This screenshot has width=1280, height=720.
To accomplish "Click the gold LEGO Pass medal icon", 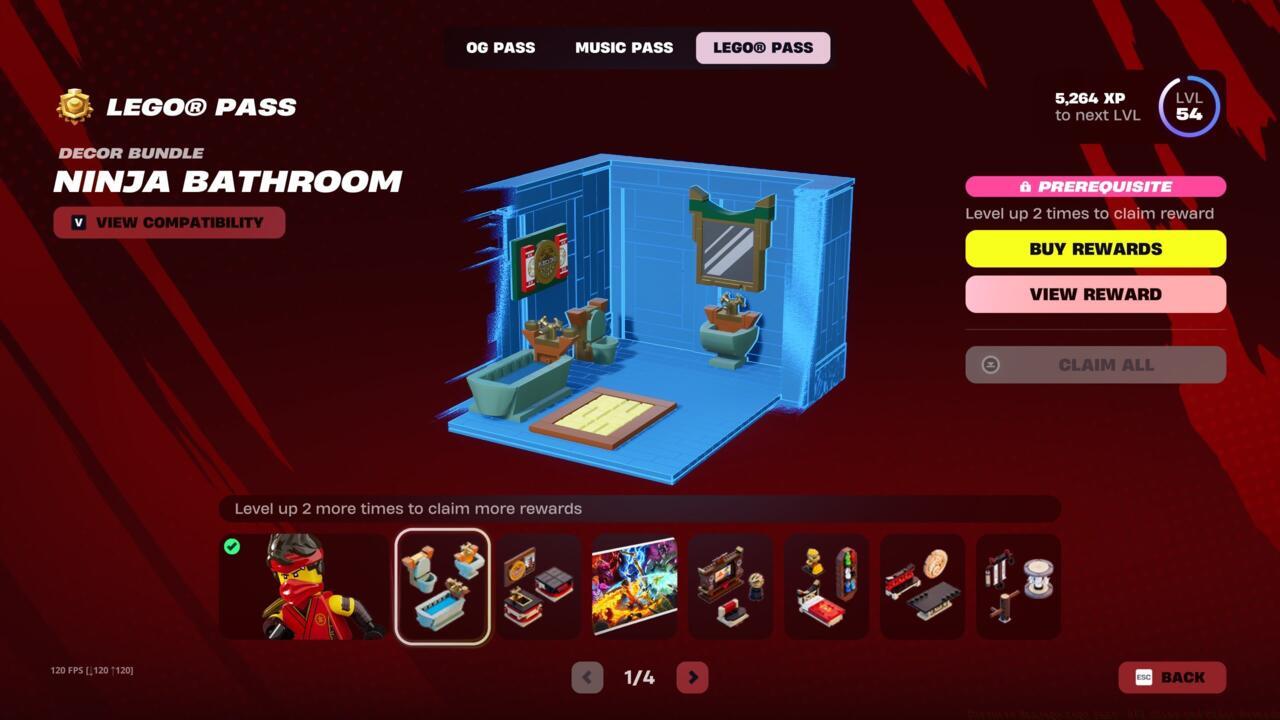I will pos(72,106).
